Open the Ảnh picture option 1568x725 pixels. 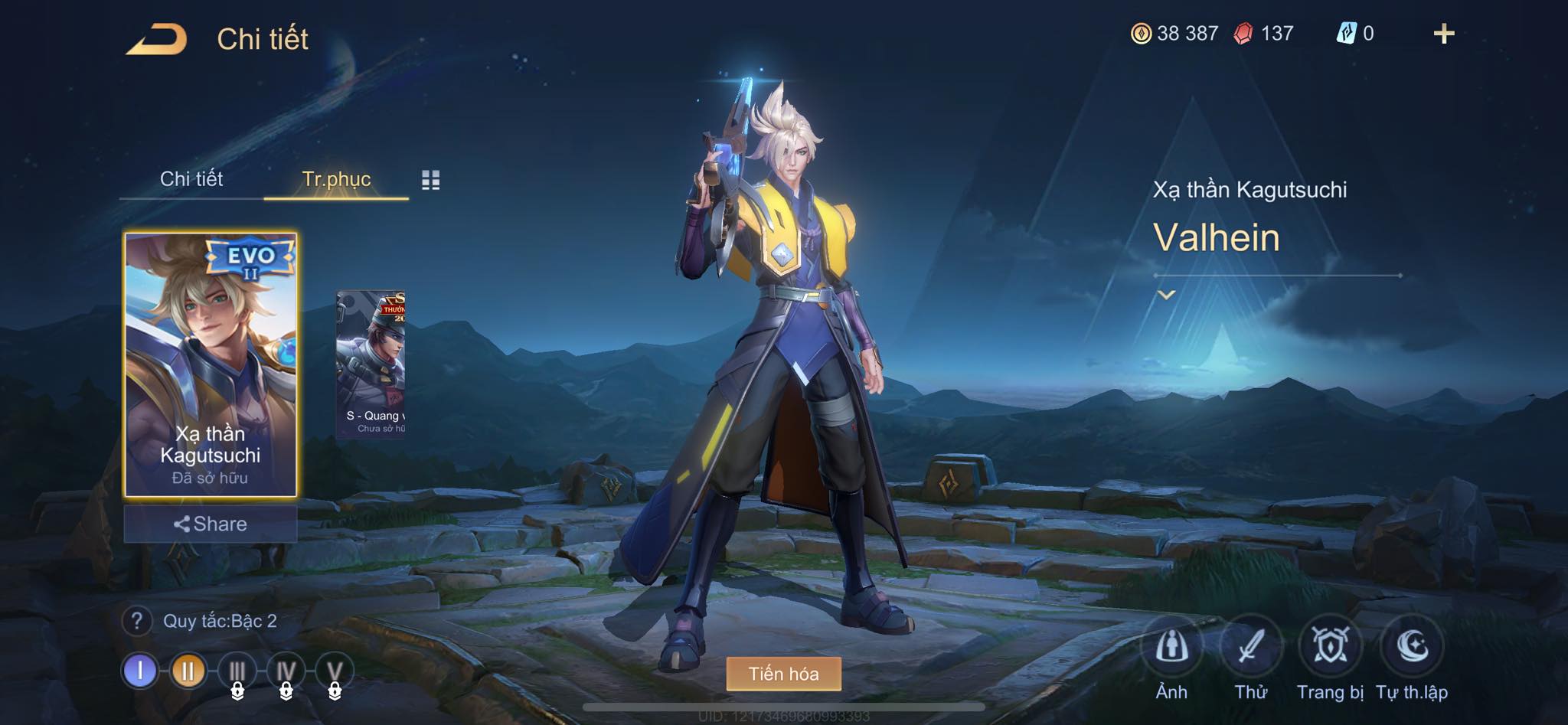(1171, 648)
